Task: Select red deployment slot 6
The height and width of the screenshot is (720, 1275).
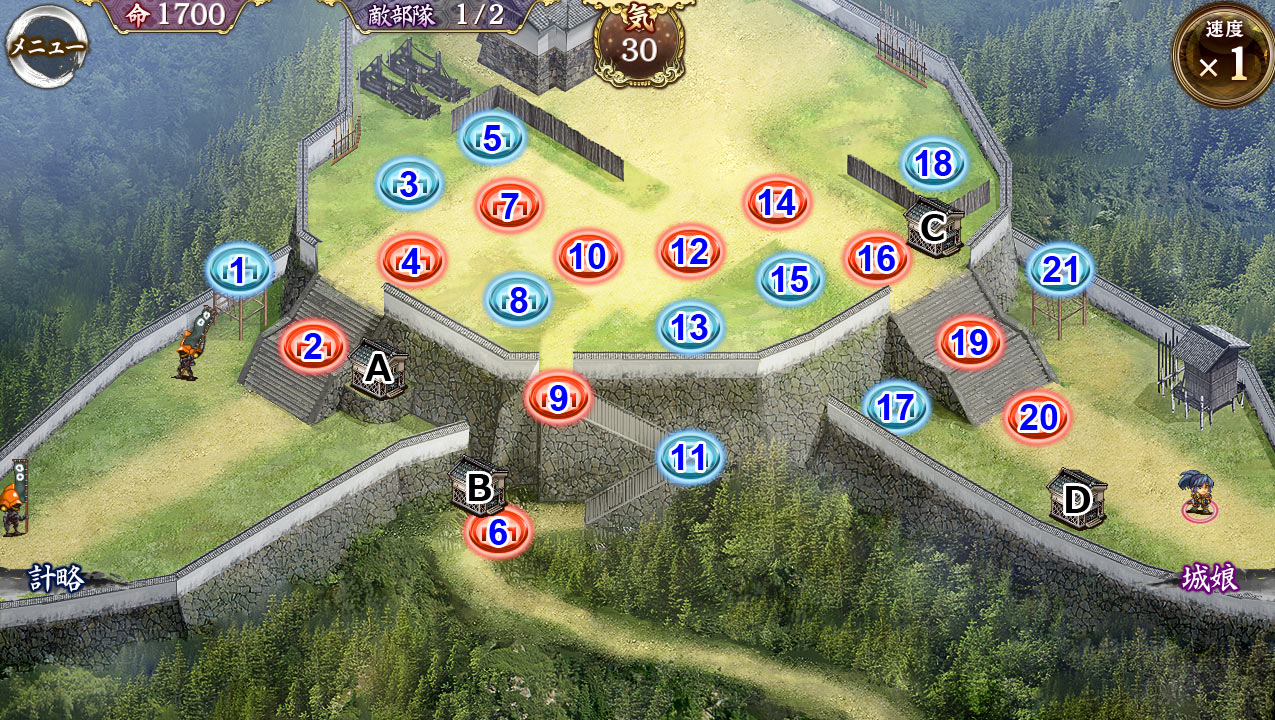Action: tap(498, 533)
